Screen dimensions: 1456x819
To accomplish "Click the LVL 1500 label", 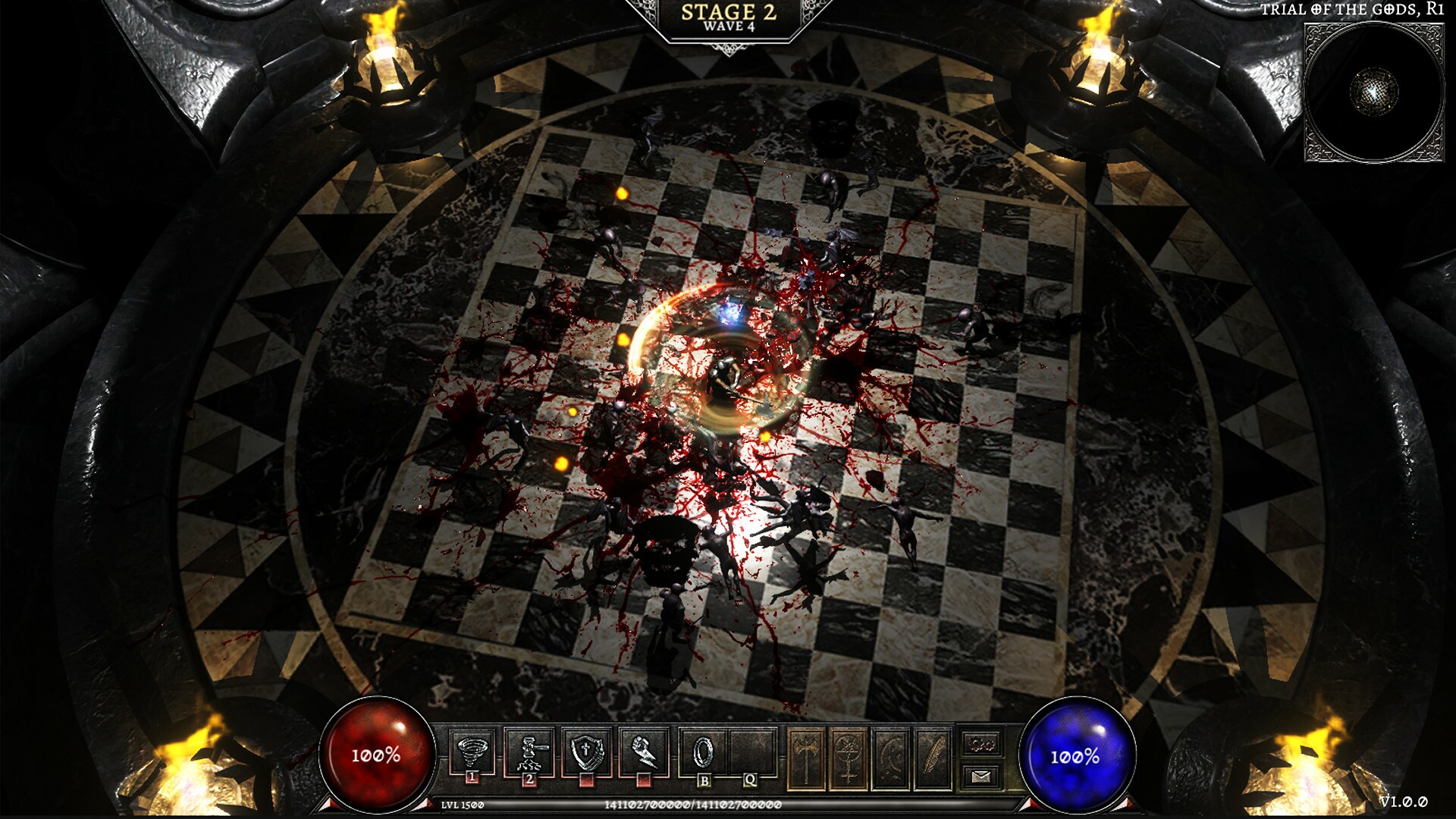I will (x=461, y=804).
